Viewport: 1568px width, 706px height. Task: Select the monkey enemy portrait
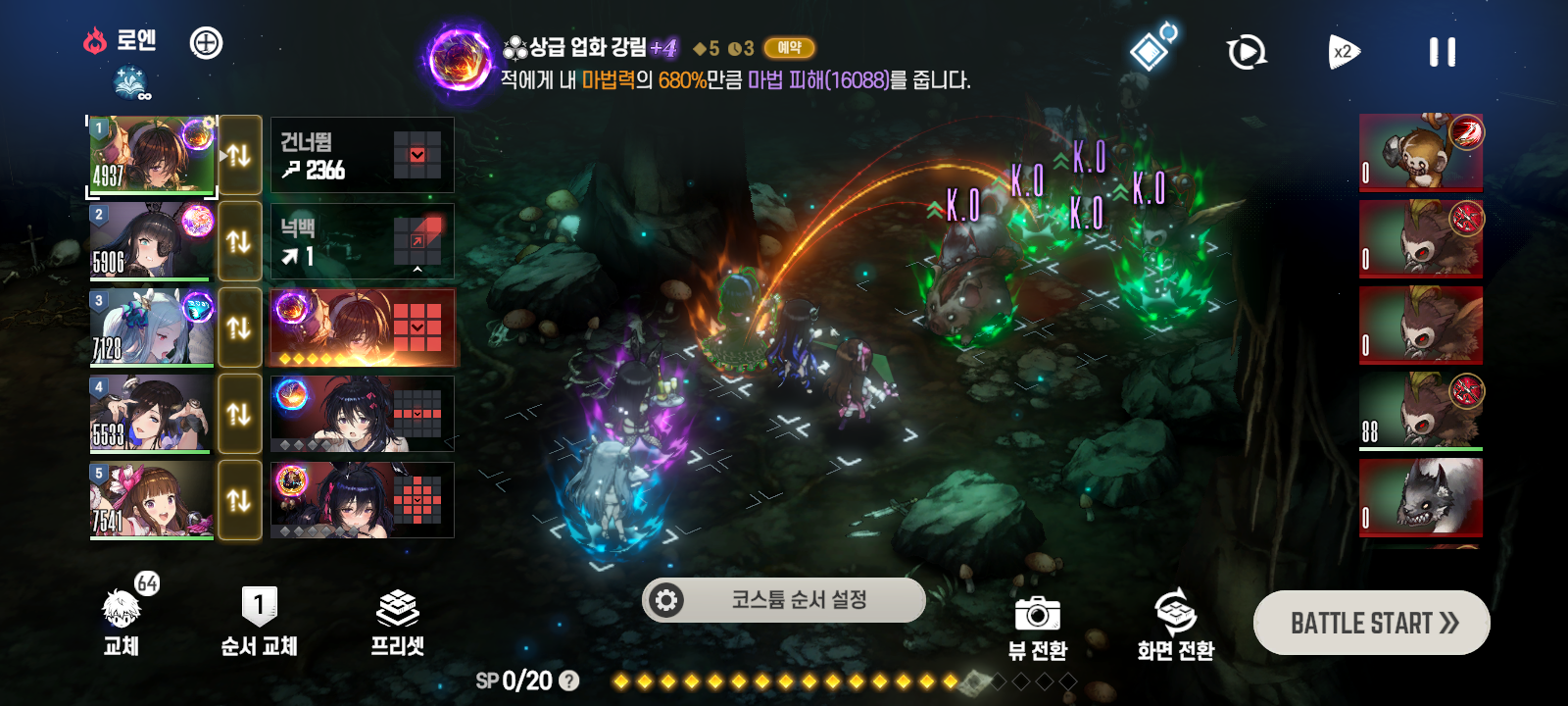coord(1420,153)
